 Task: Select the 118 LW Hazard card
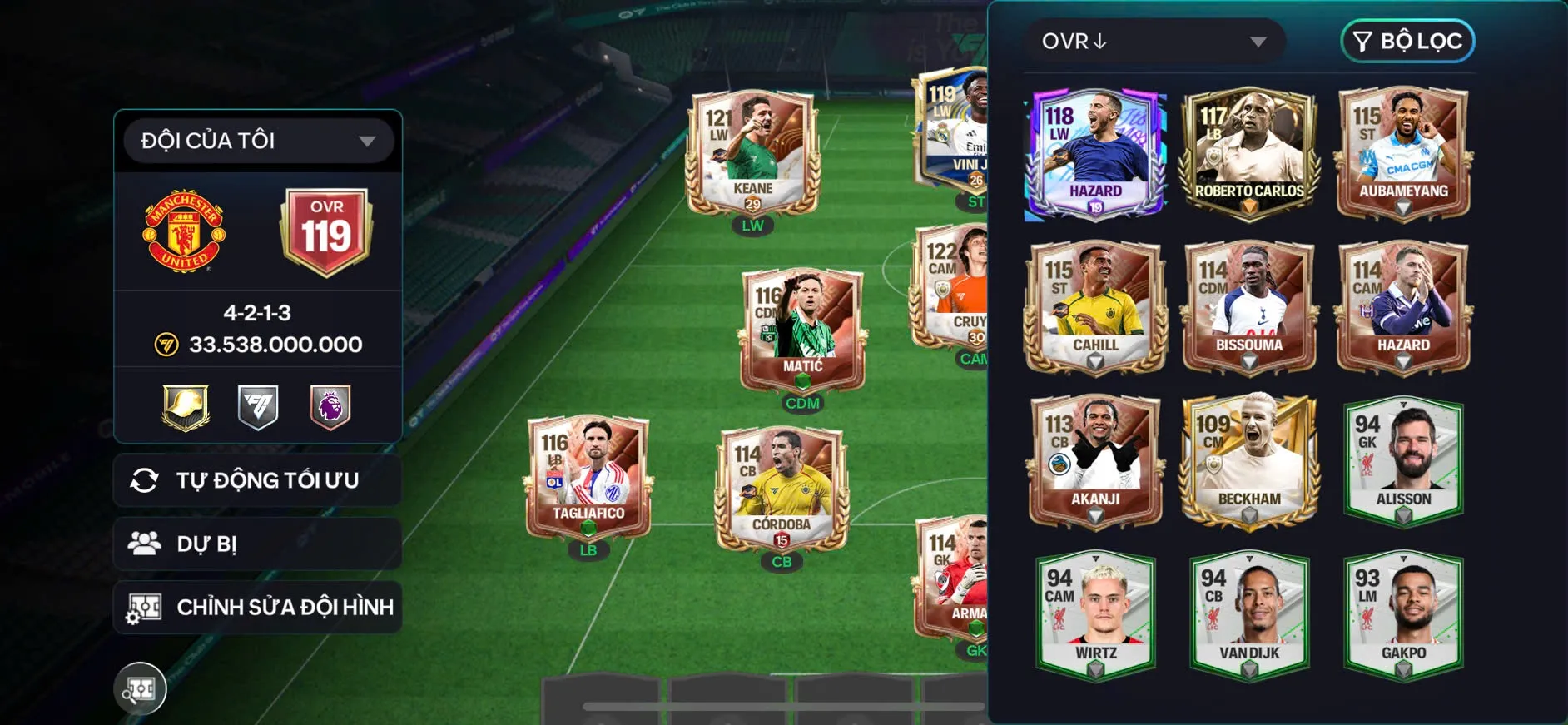tap(1095, 154)
